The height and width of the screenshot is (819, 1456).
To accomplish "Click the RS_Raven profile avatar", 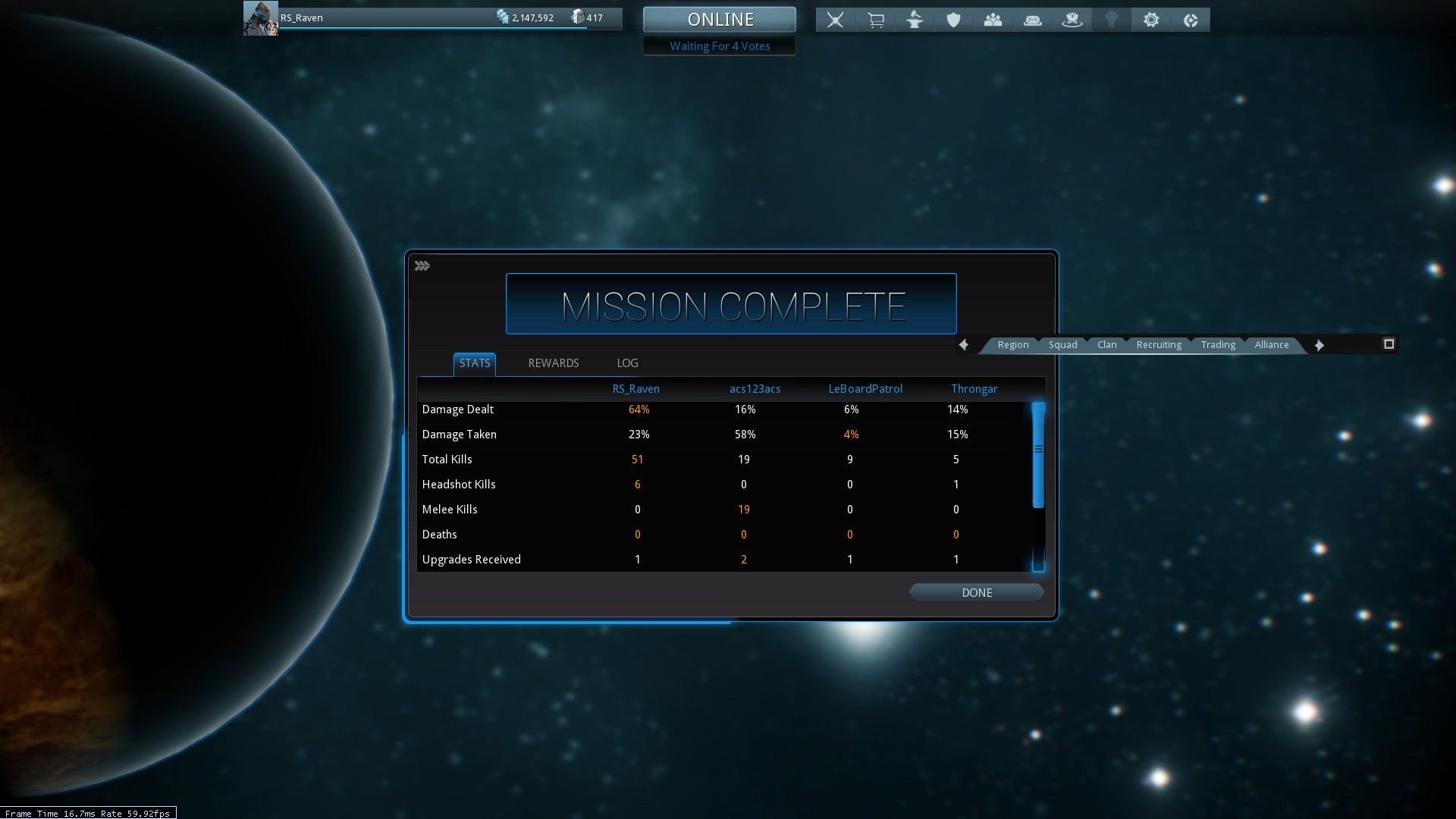I will click(260, 18).
